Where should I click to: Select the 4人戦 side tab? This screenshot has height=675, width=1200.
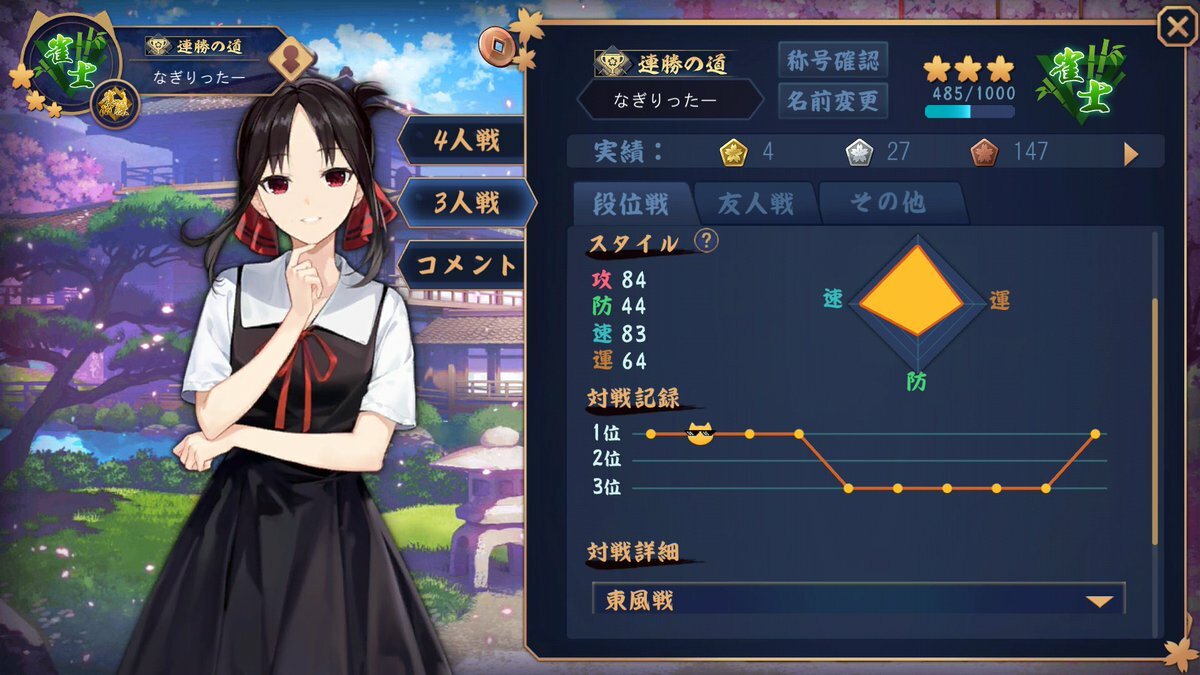(x=465, y=141)
